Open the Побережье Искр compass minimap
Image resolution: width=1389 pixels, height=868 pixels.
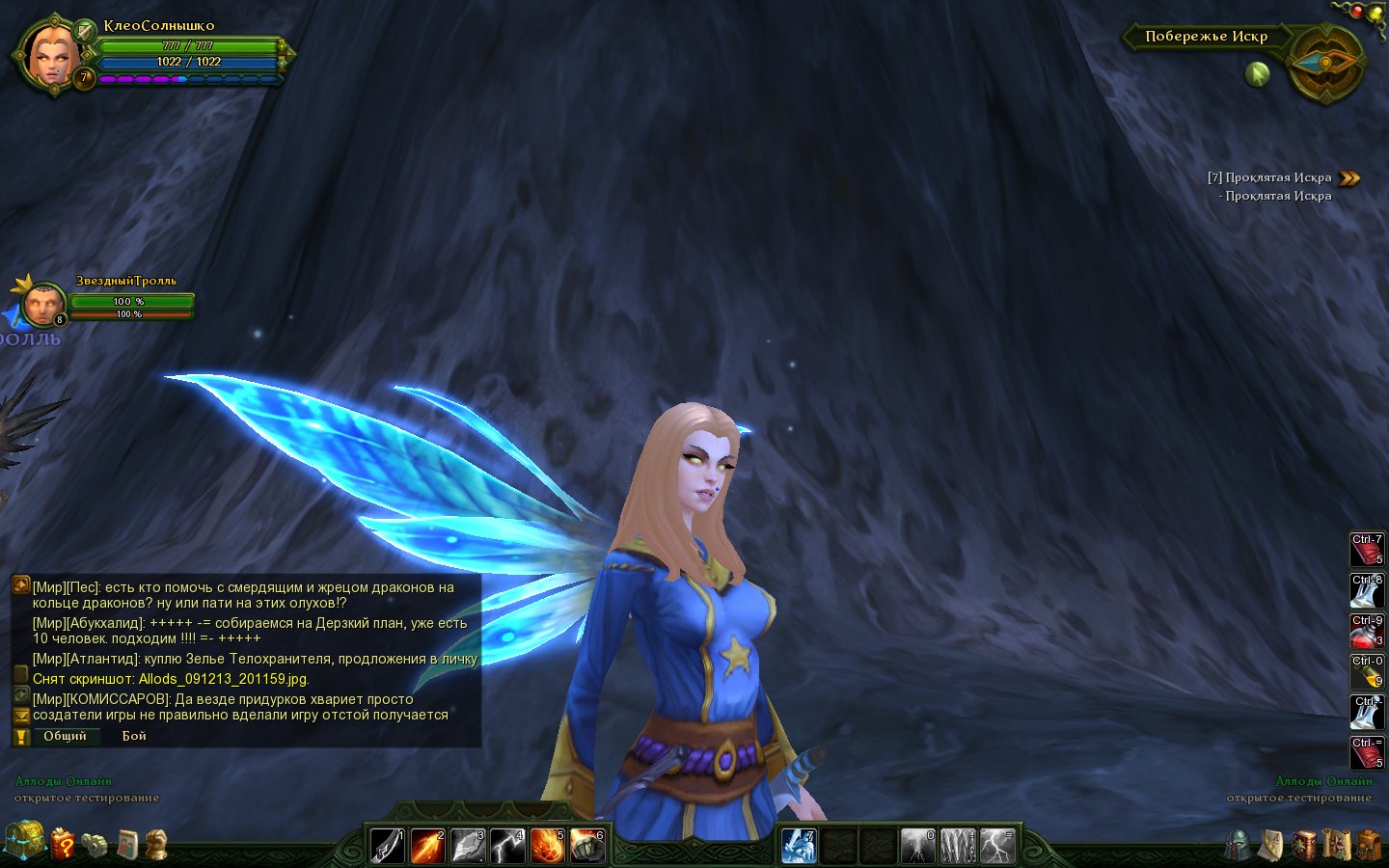(1325, 63)
